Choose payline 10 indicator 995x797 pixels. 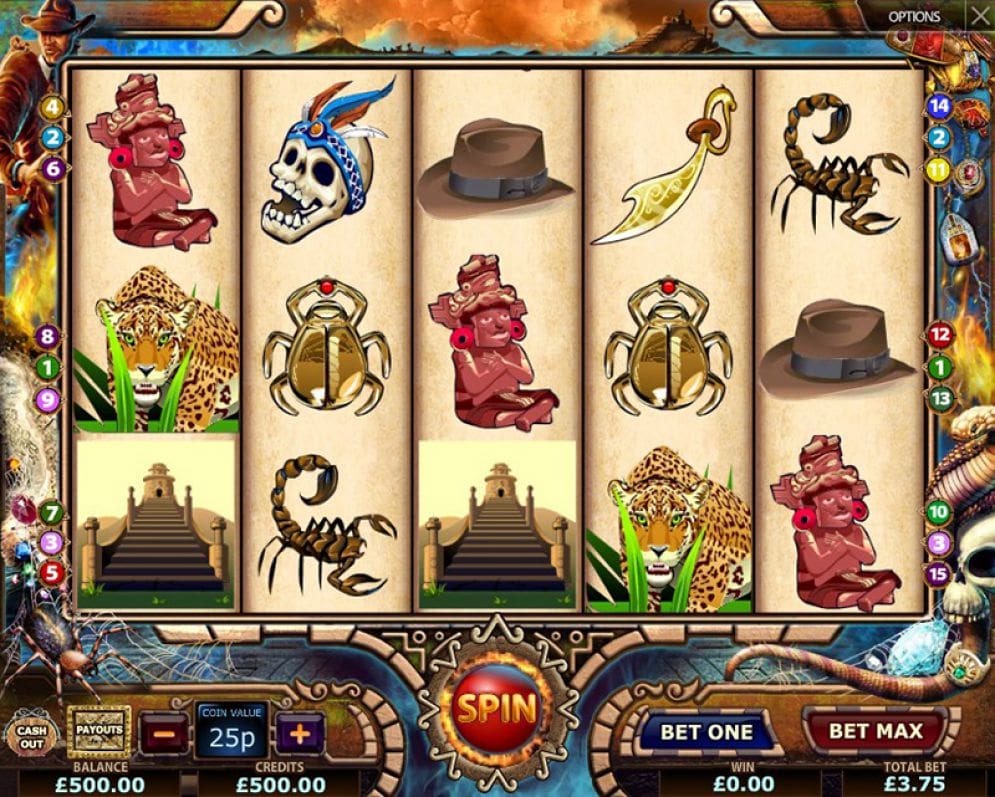point(938,513)
